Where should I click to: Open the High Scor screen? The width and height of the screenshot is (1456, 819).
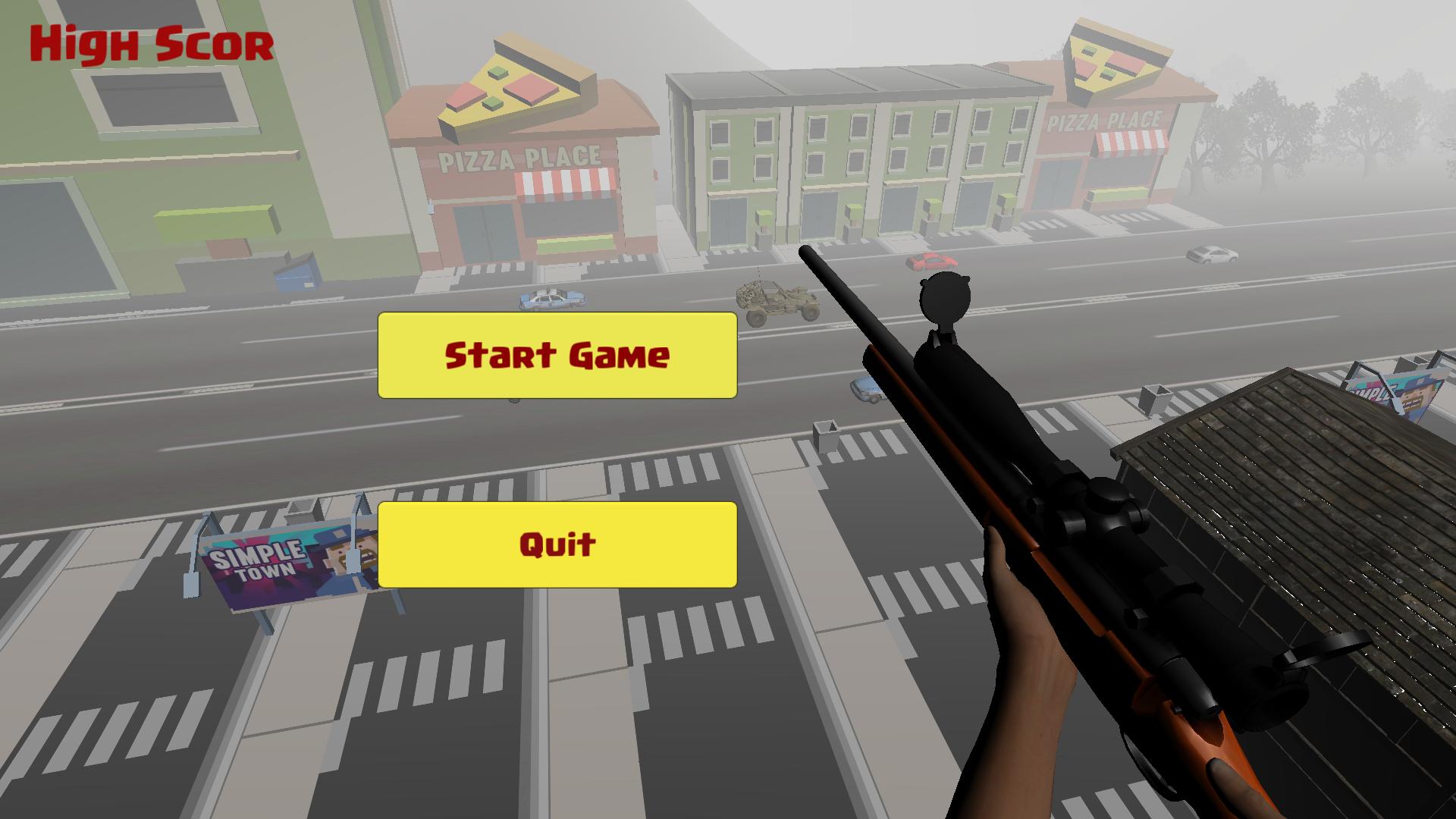tap(149, 42)
